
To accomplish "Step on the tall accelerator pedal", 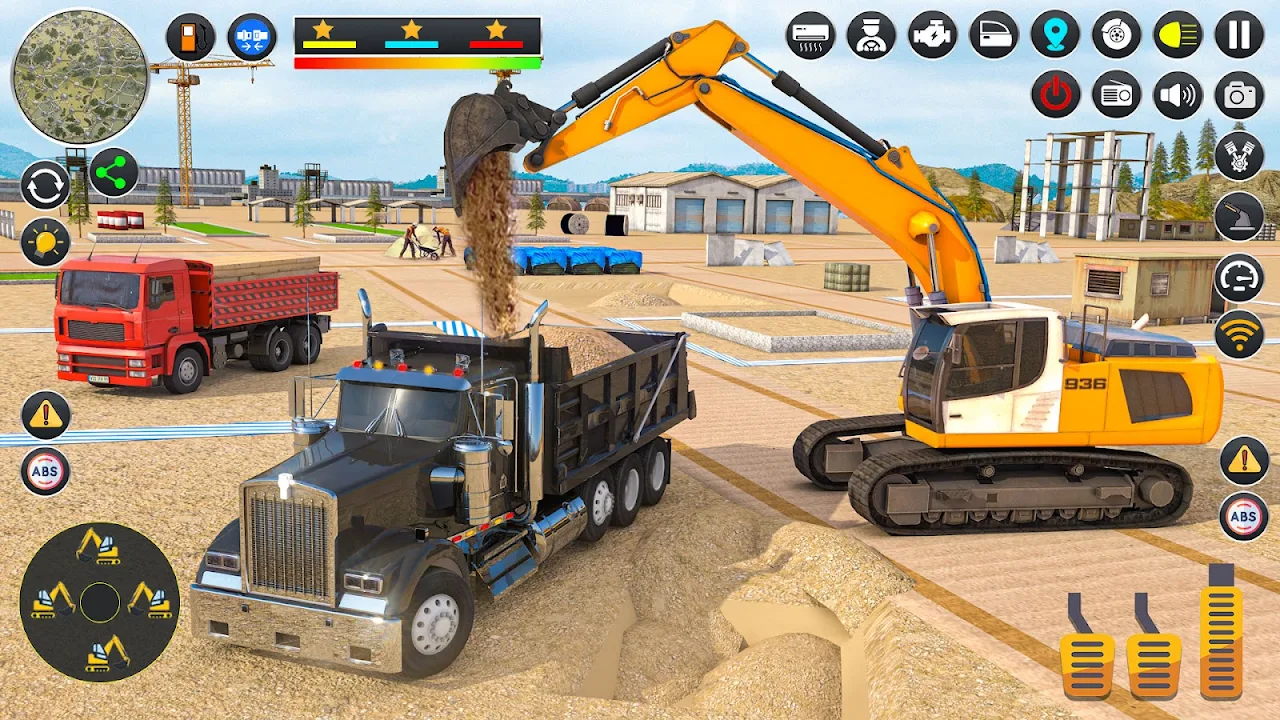I will tap(1221, 635).
